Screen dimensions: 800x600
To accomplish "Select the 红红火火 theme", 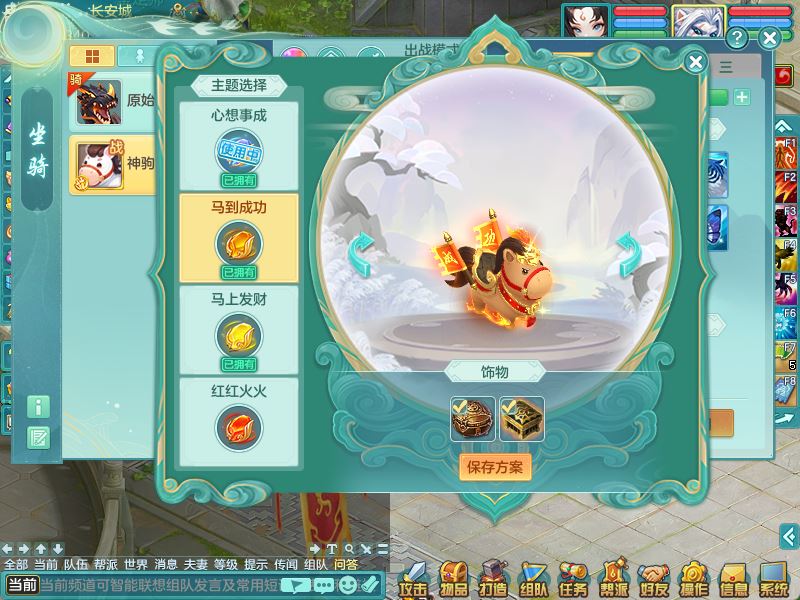I will 239,420.
